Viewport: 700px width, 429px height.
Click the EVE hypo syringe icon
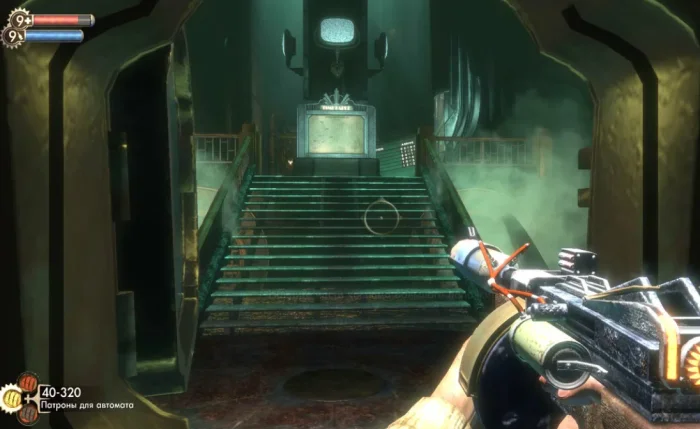pyautogui.click(x=14, y=37)
